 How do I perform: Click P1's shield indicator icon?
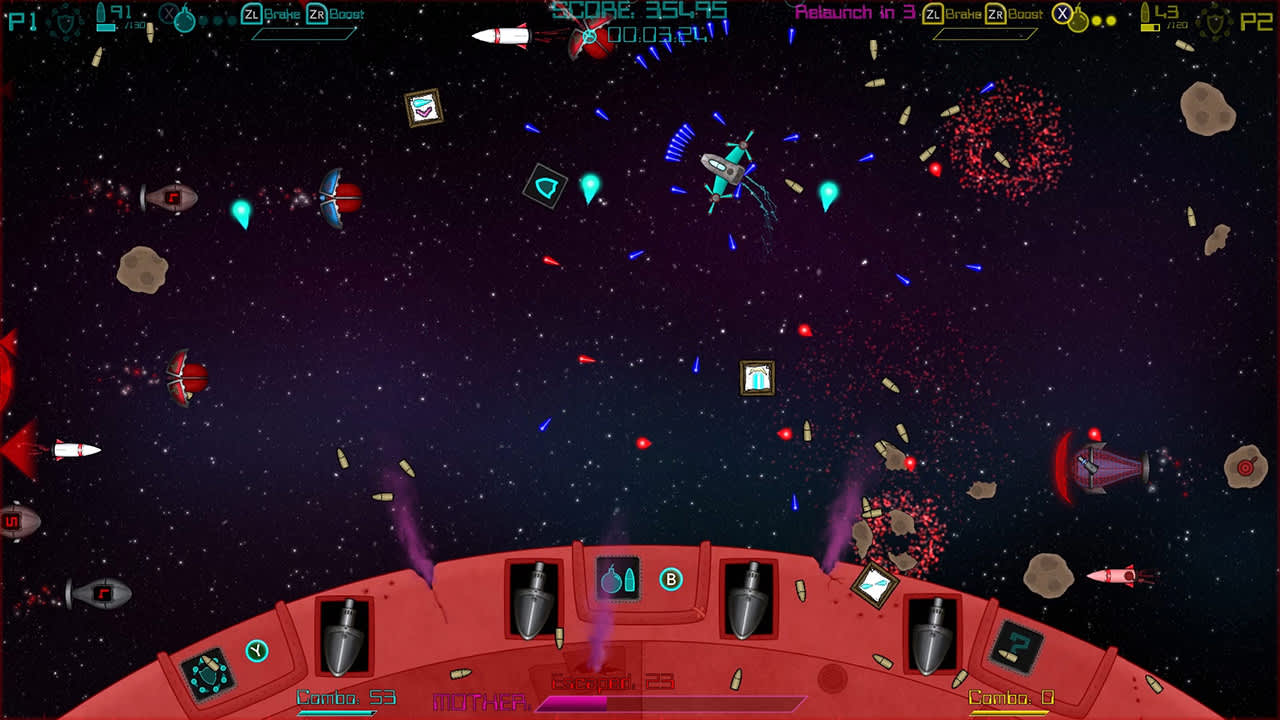click(x=67, y=23)
